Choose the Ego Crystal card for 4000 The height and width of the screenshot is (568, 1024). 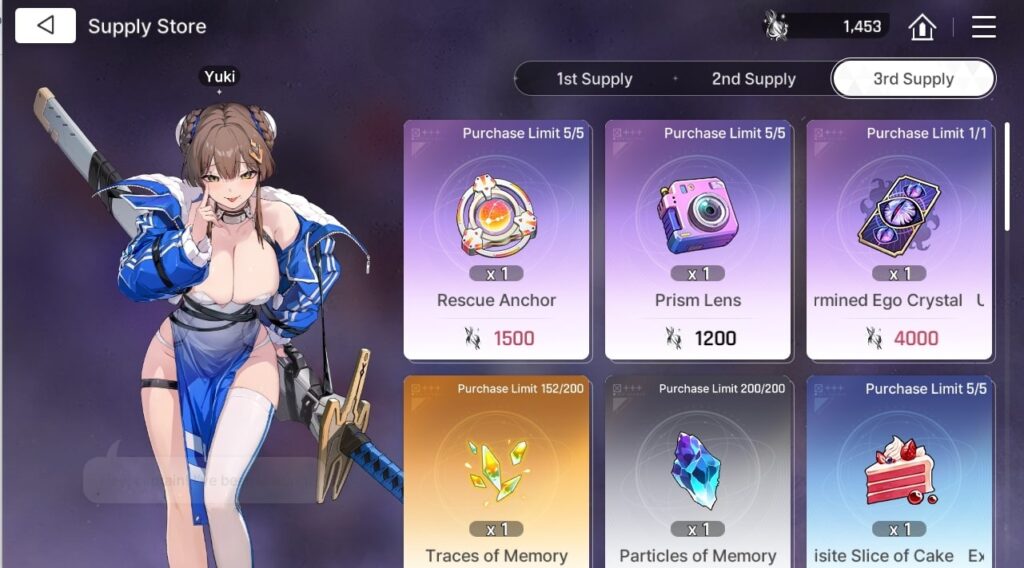(x=899, y=240)
